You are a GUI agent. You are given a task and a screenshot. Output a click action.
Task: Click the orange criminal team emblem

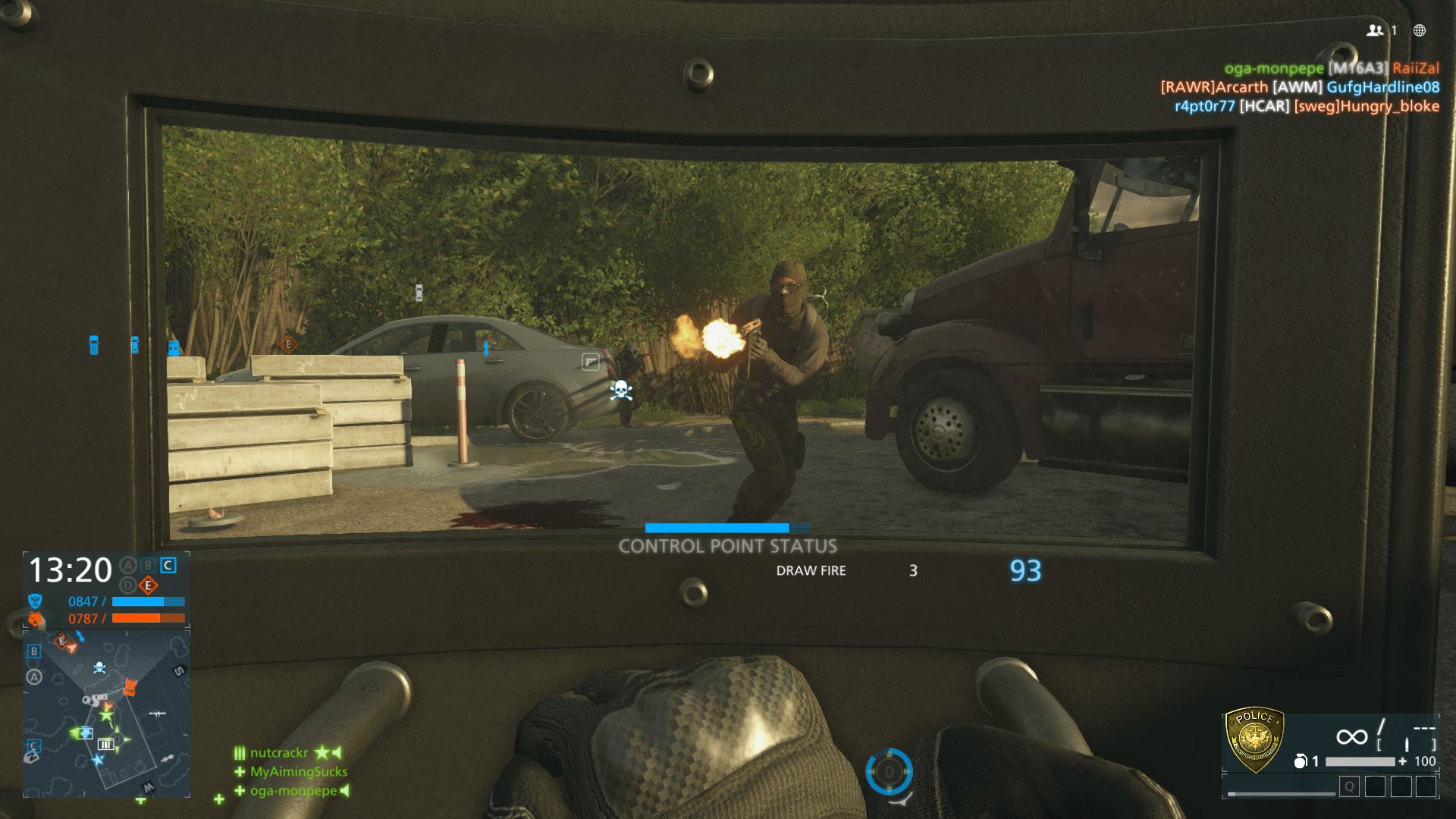pyautogui.click(x=35, y=619)
